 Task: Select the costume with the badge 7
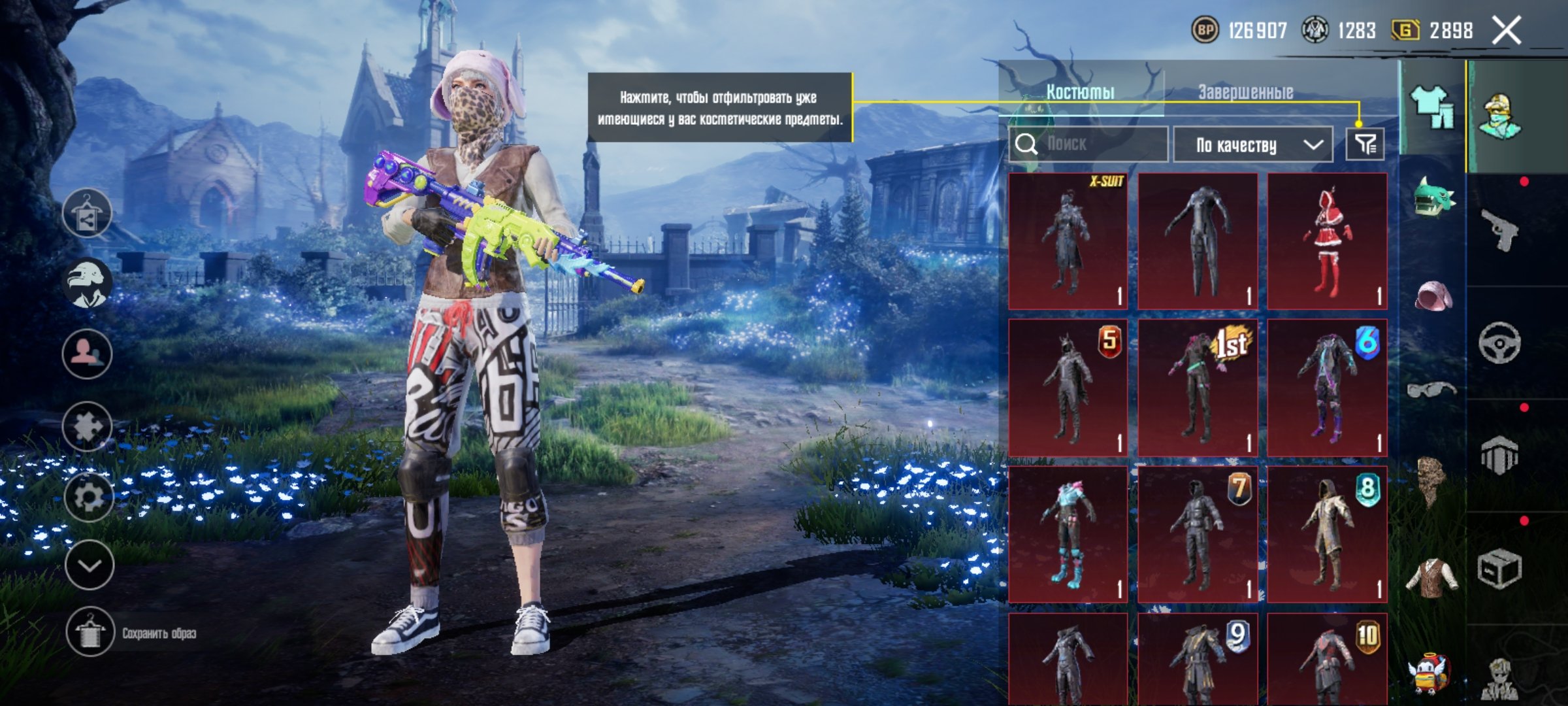pyautogui.click(x=1198, y=534)
